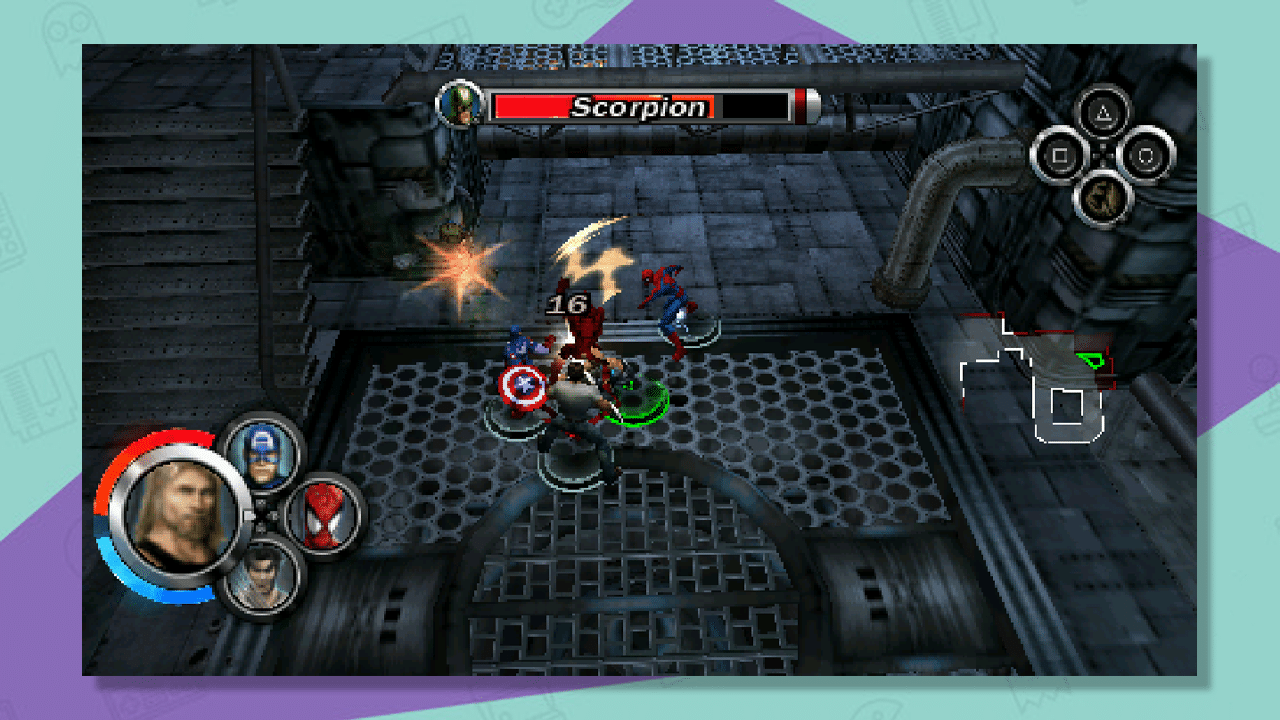Select Wolverine's portrait icon
This screenshot has width=1280, height=720.
click(265, 580)
